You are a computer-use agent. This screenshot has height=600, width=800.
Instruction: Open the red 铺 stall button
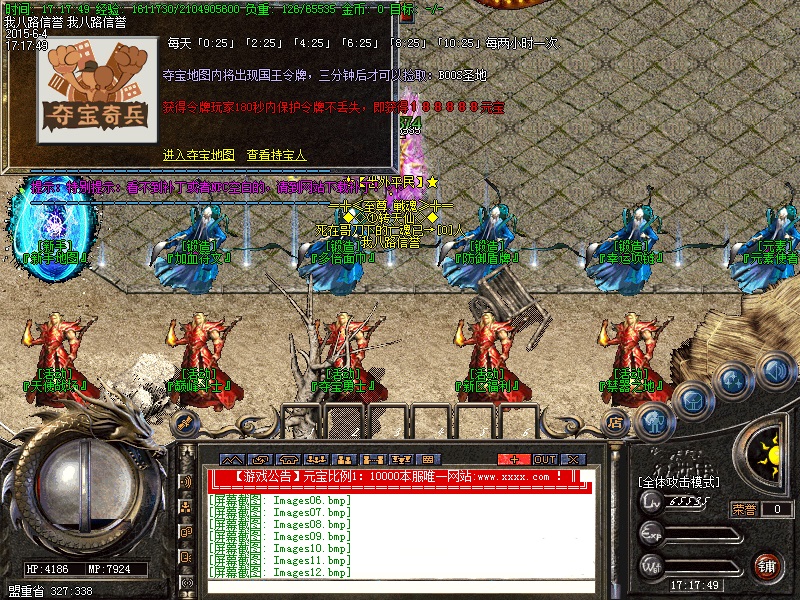click(x=768, y=568)
